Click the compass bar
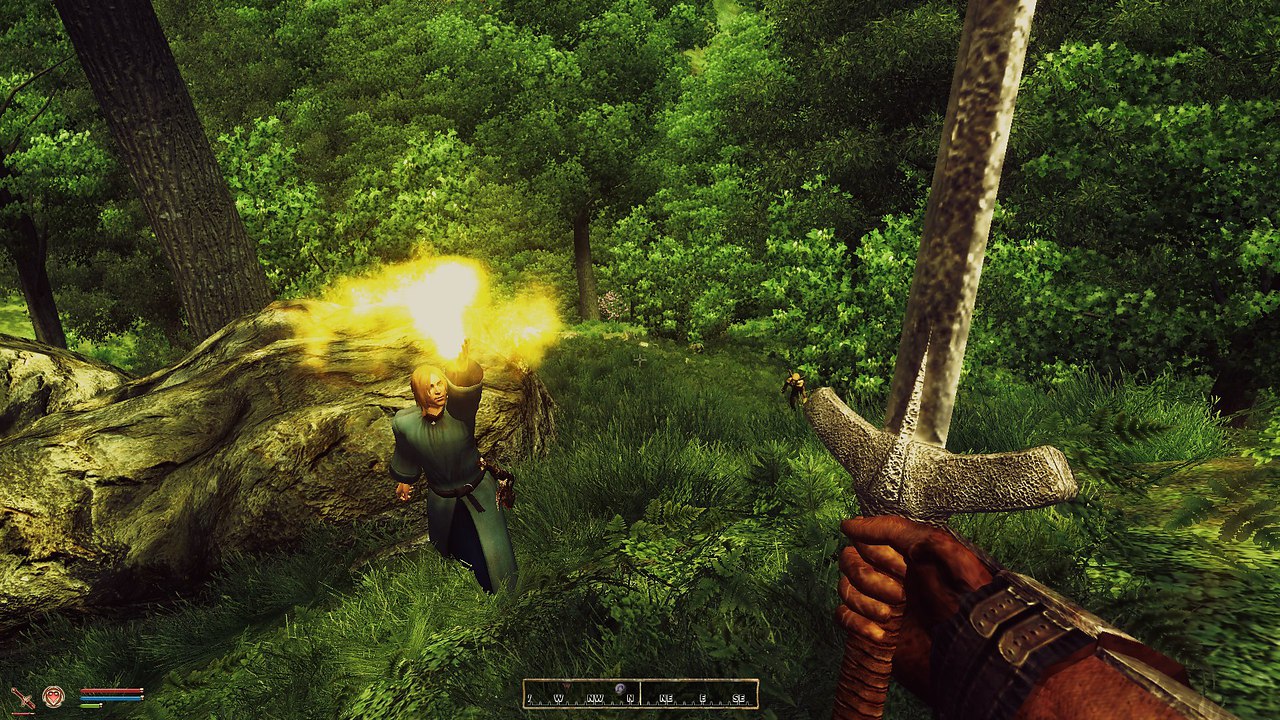 (x=640, y=694)
